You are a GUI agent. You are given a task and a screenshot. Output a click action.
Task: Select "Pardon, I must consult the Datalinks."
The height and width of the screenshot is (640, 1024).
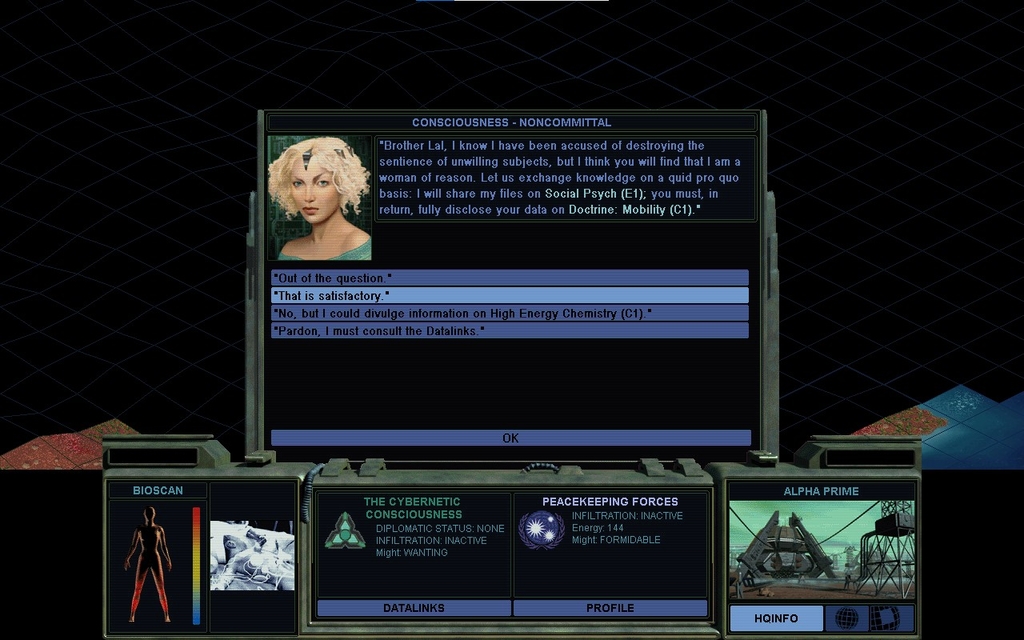point(509,331)
